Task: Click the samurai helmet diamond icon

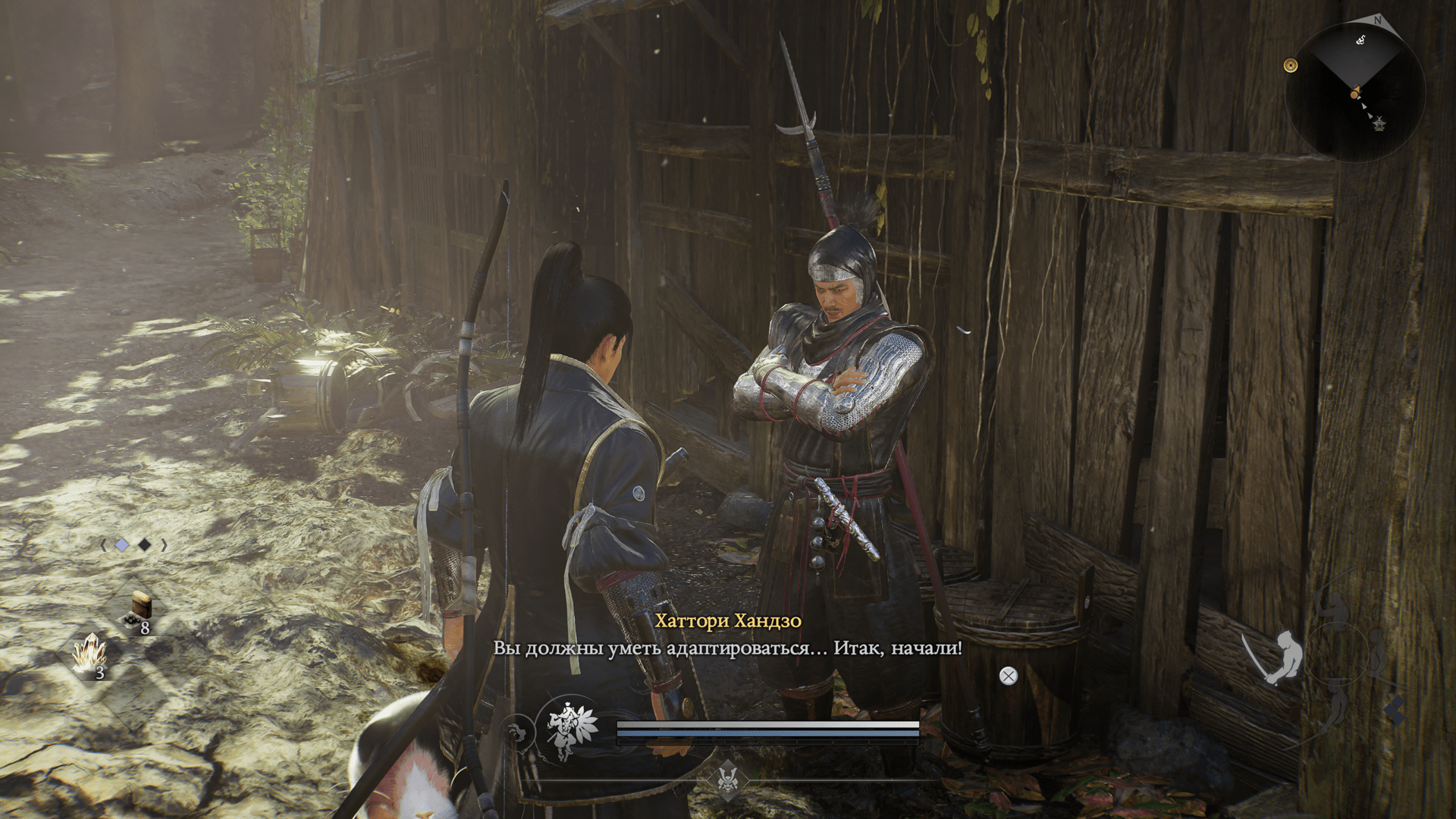Action: tap(728, 779)
